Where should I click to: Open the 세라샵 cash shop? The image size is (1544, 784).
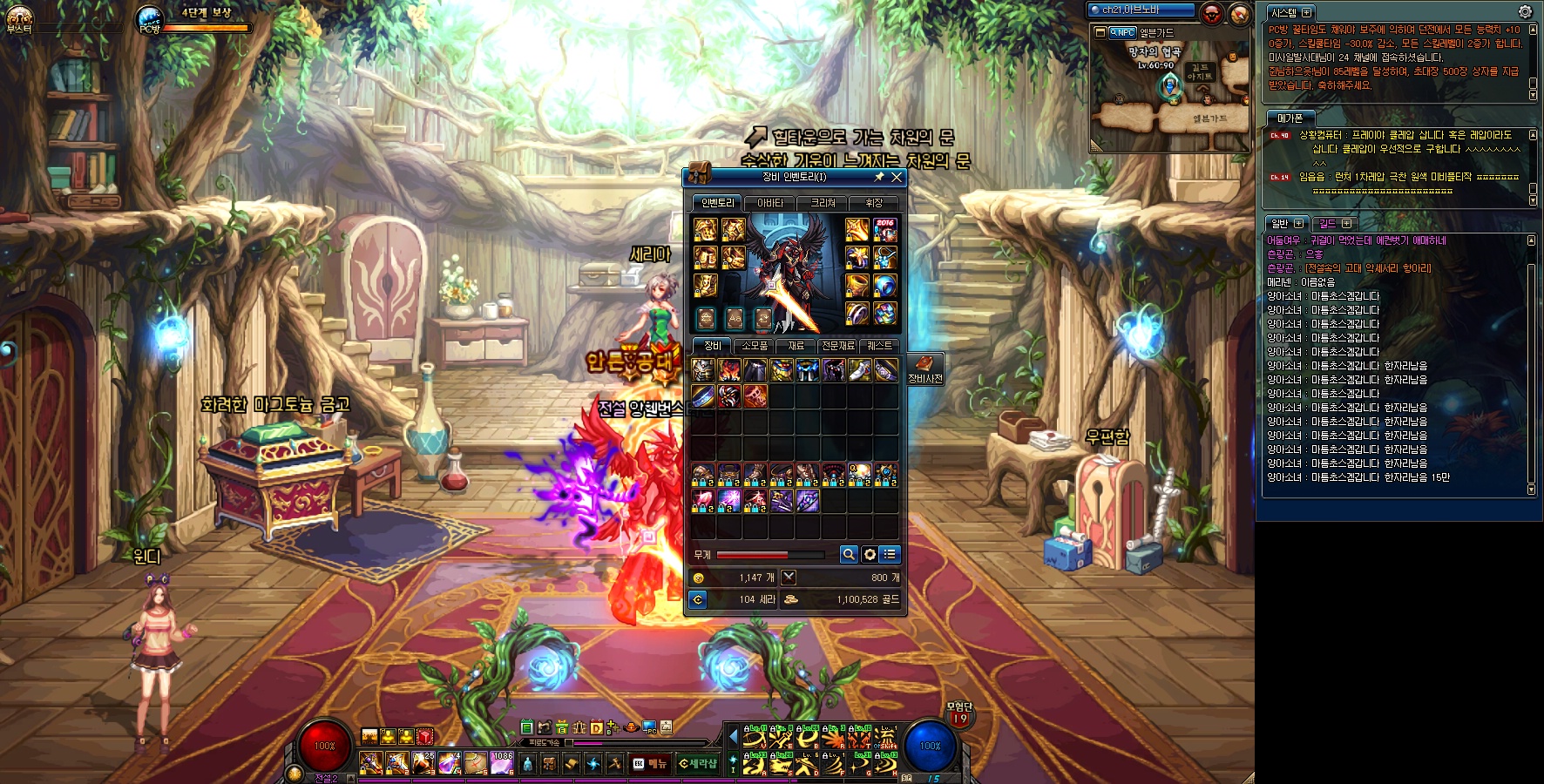[698, 763]
